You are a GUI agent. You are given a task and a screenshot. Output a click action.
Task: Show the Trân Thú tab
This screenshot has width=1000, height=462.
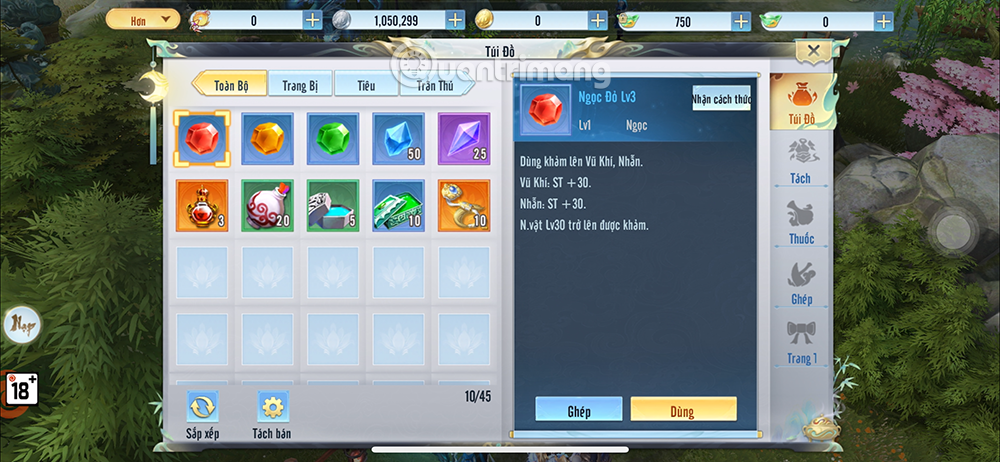435,86
